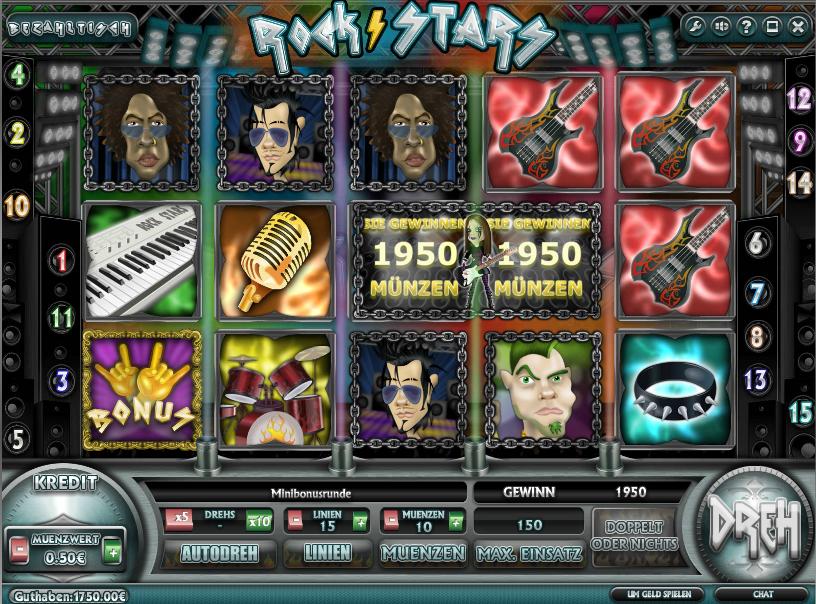Lower the Linien count with minus
Viewport: 816px width, 604px height.
point(295,520)
